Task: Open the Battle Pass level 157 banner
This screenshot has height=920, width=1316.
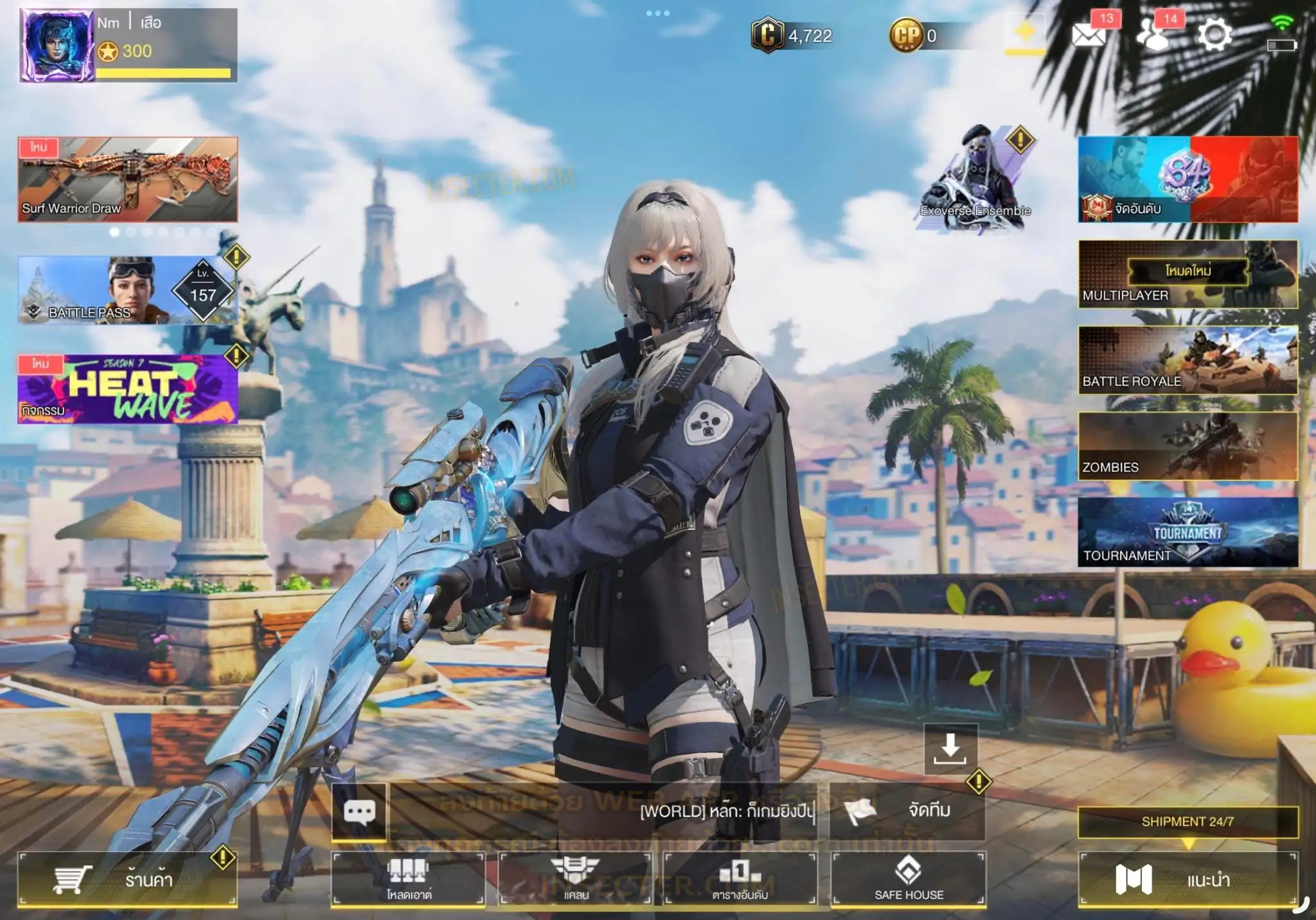Action: tap(128, 291)
